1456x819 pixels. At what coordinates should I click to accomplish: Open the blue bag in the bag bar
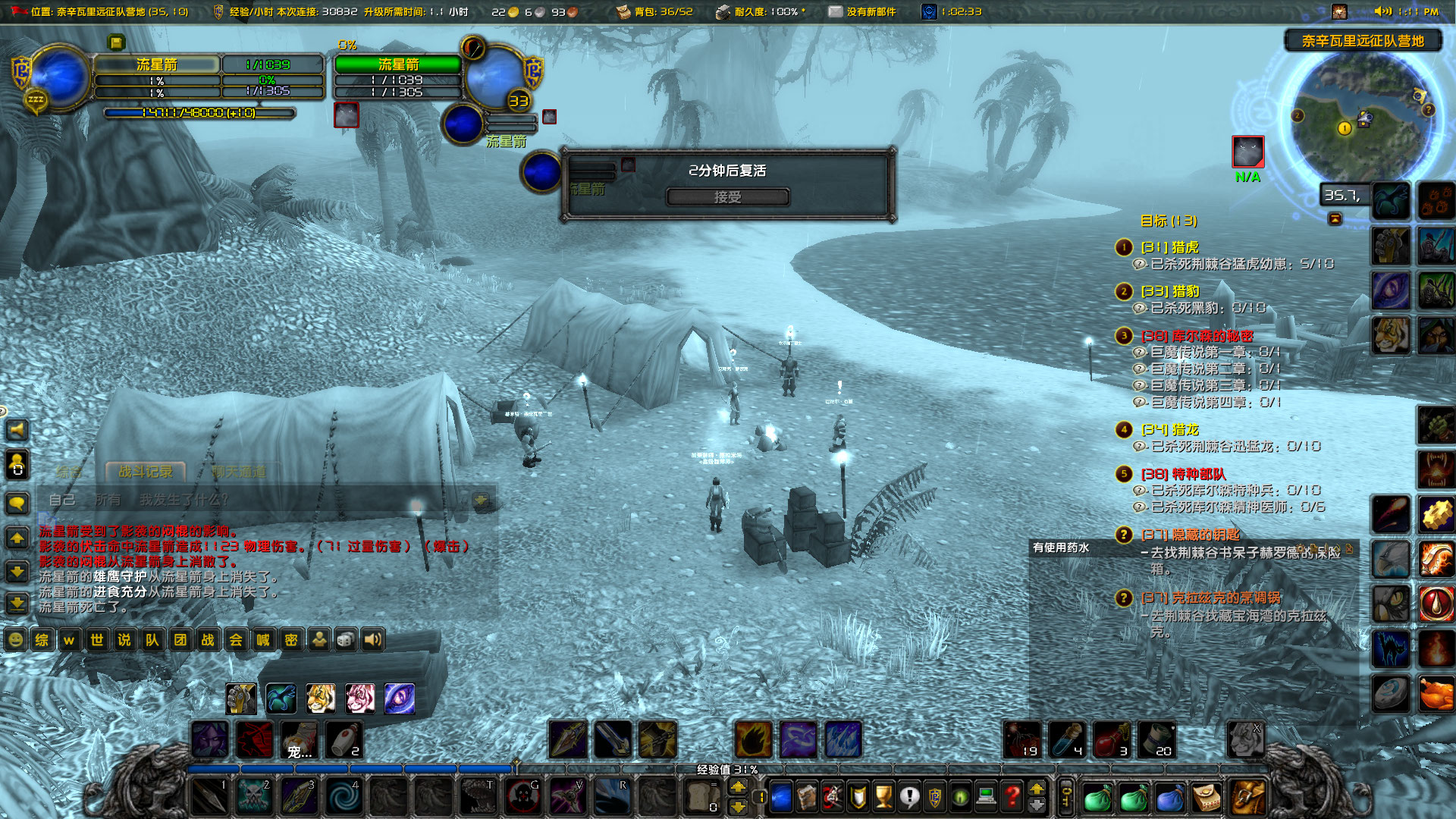[x=1170, y=796]
